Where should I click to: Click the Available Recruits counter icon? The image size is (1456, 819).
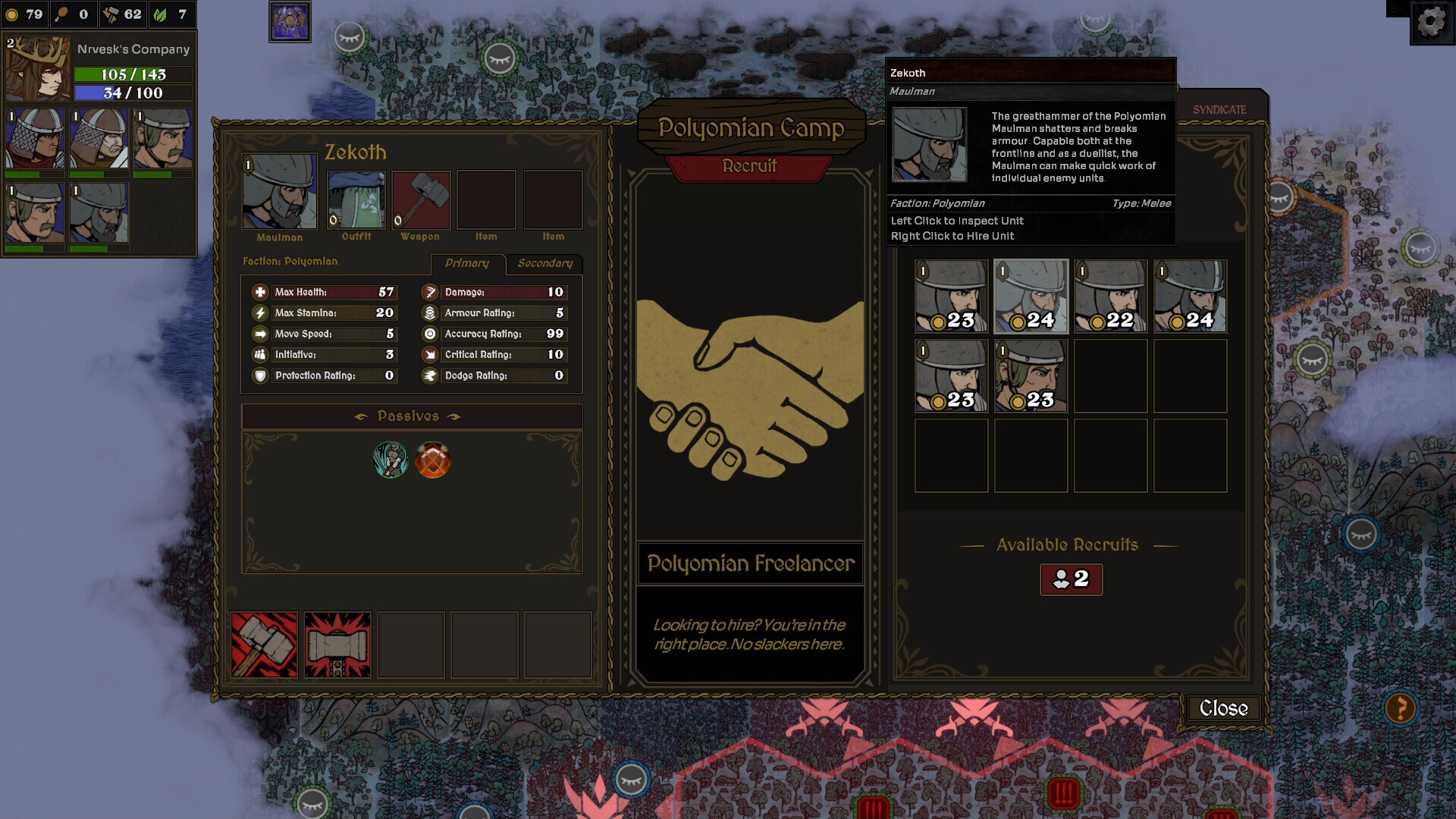(x=1071, y=579)
